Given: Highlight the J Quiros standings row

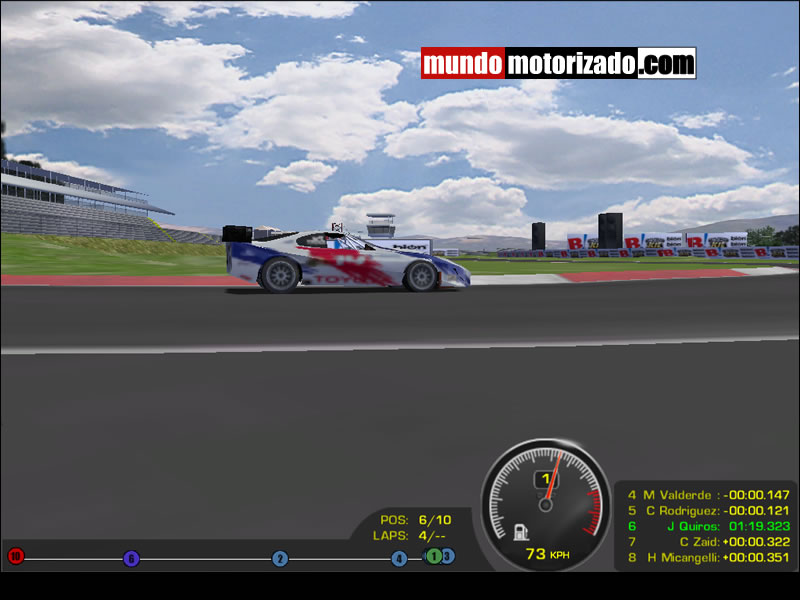Looking at the screenshot, I should coord(708,526).
